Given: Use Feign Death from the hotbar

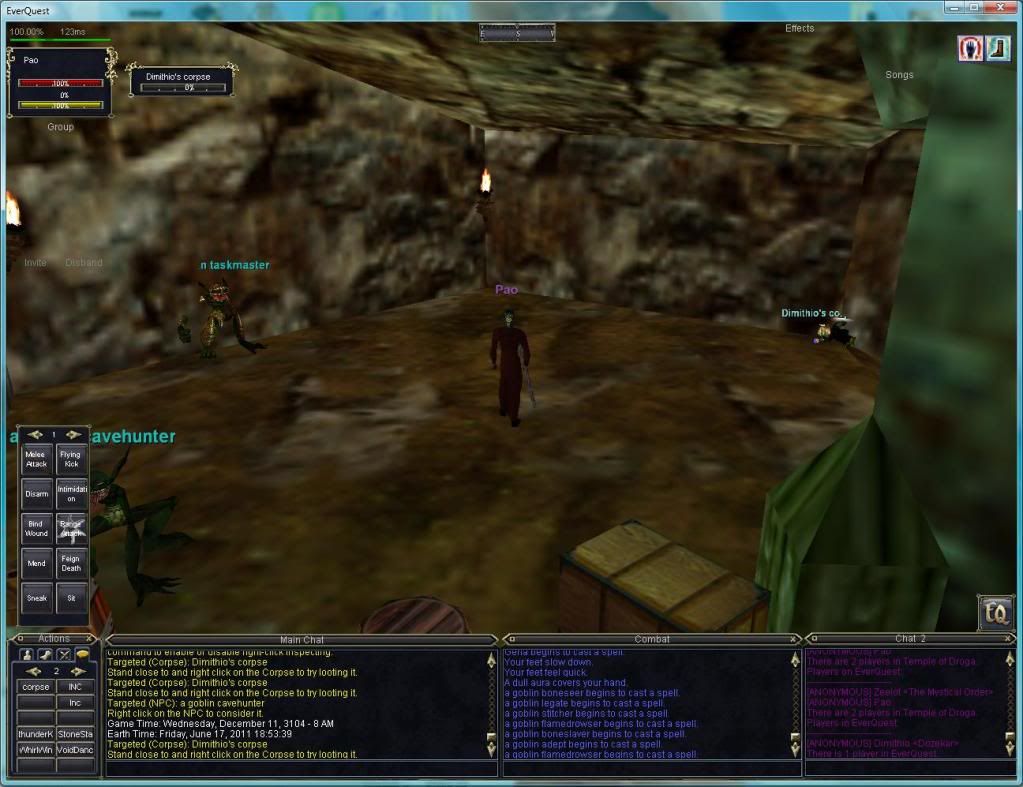Looking at the screenshot, I should tap(71, 563).
